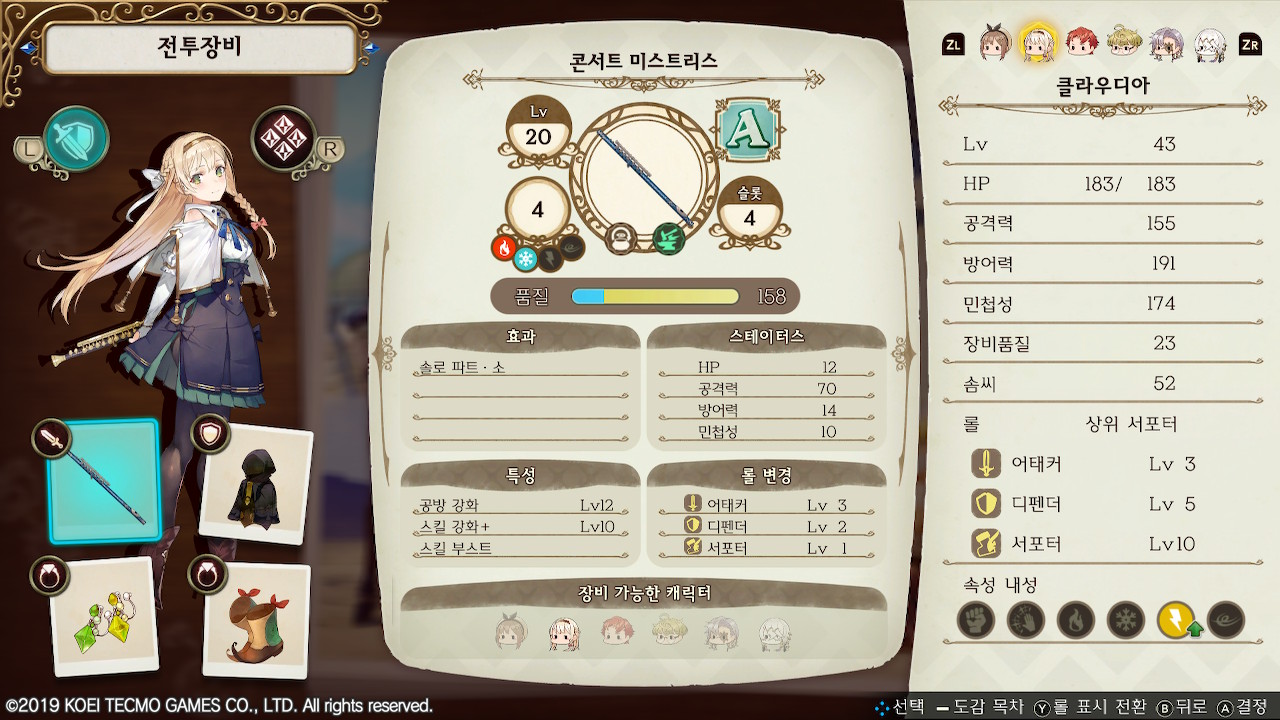
Task: Select the 전투장비 header title
Action: tap(200, 47)
